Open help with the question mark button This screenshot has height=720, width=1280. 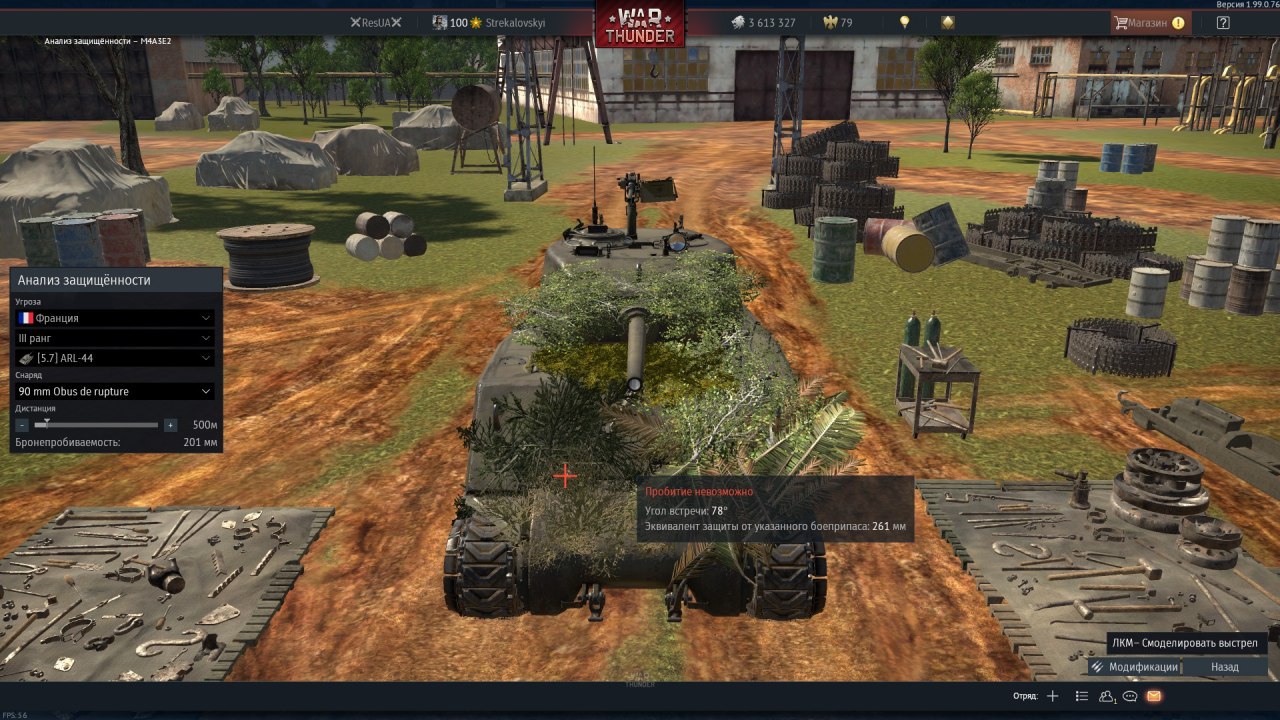(x=1222, y=22)
